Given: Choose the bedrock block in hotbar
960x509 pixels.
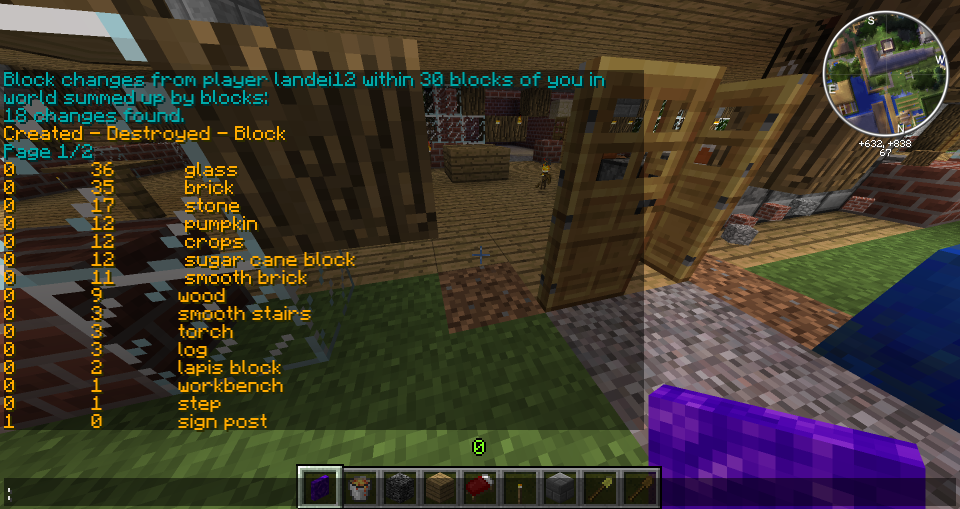Looking at the screenshot, I should click(x=400, y=488).
